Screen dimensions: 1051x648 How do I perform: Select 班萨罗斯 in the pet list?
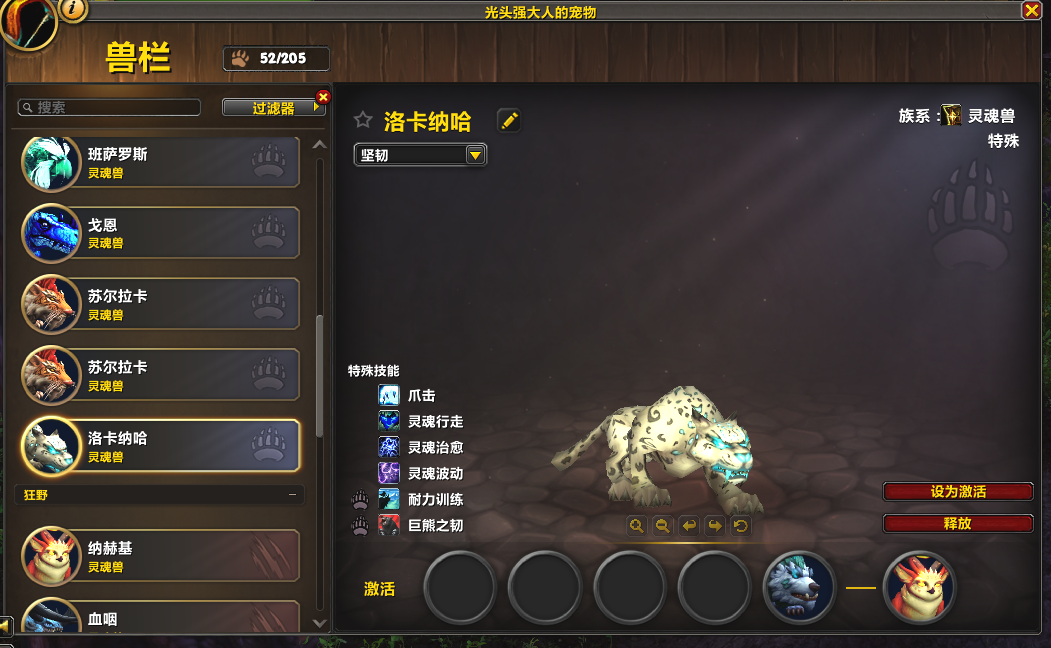tap(160, 163)
